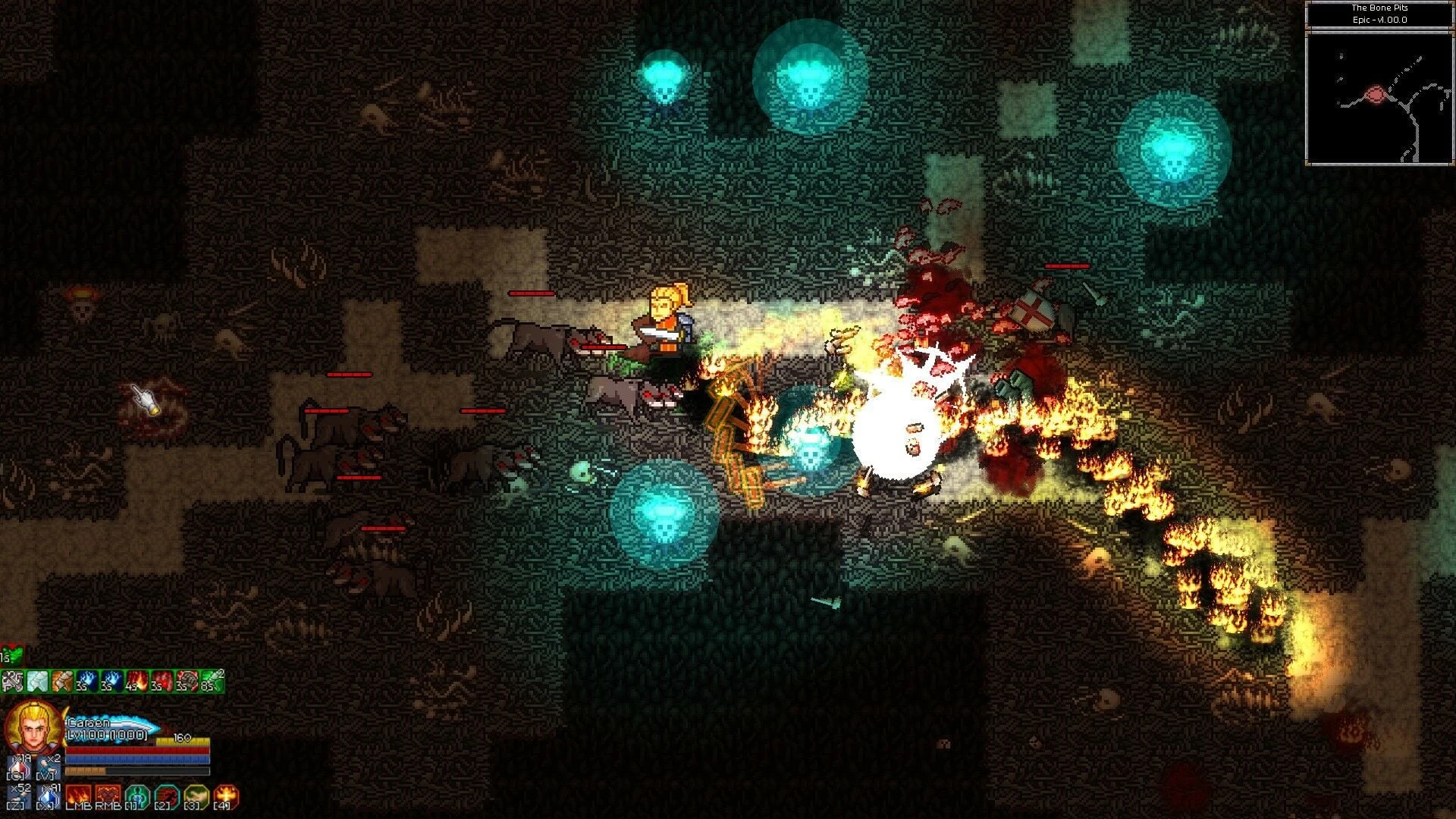The image size is (1456, 819).
Task: Use the x52 consumable bound to [Z]
Action: 18,796
